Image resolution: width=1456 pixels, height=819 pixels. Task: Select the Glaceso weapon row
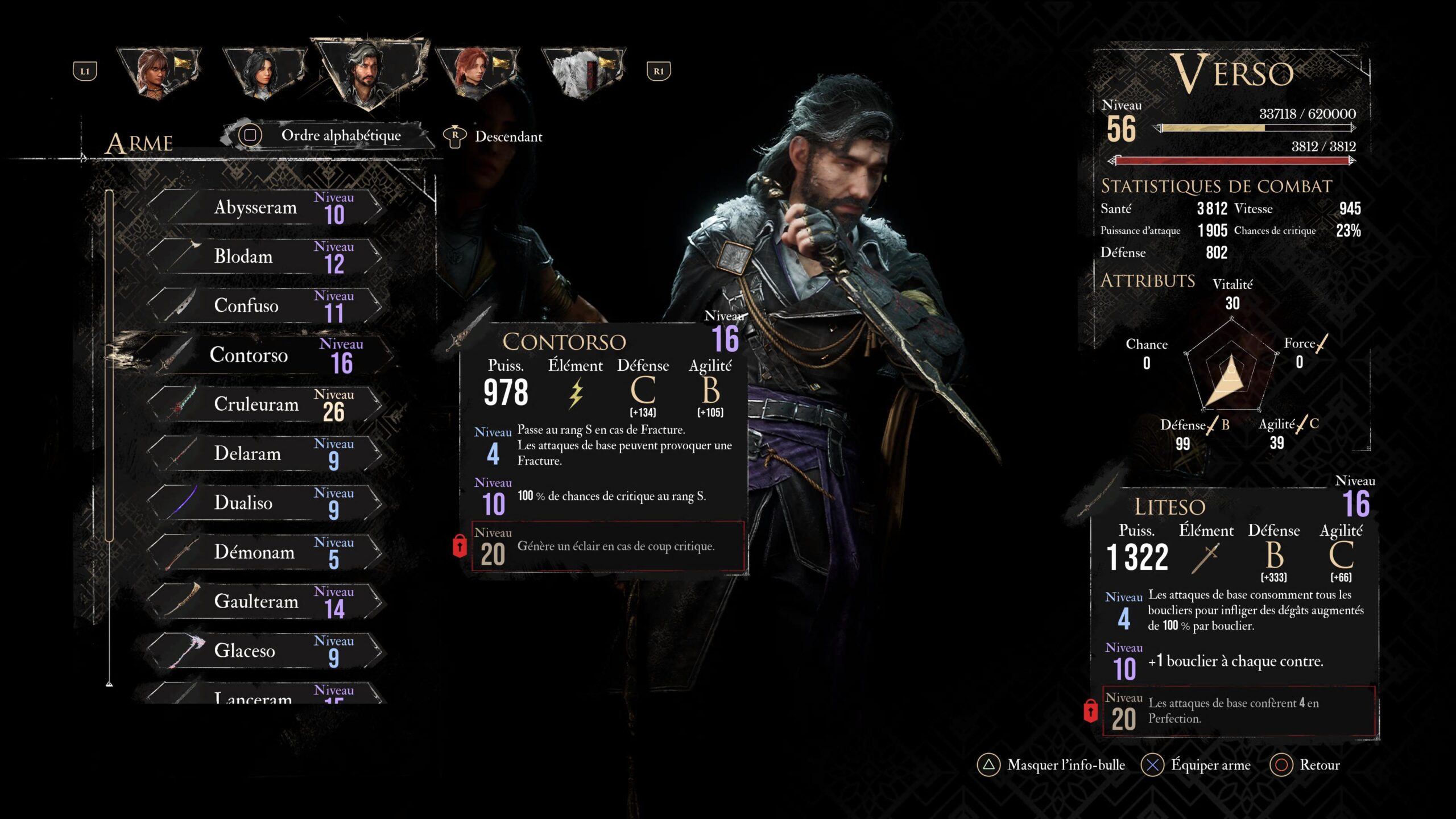click(x=264, y=651)
